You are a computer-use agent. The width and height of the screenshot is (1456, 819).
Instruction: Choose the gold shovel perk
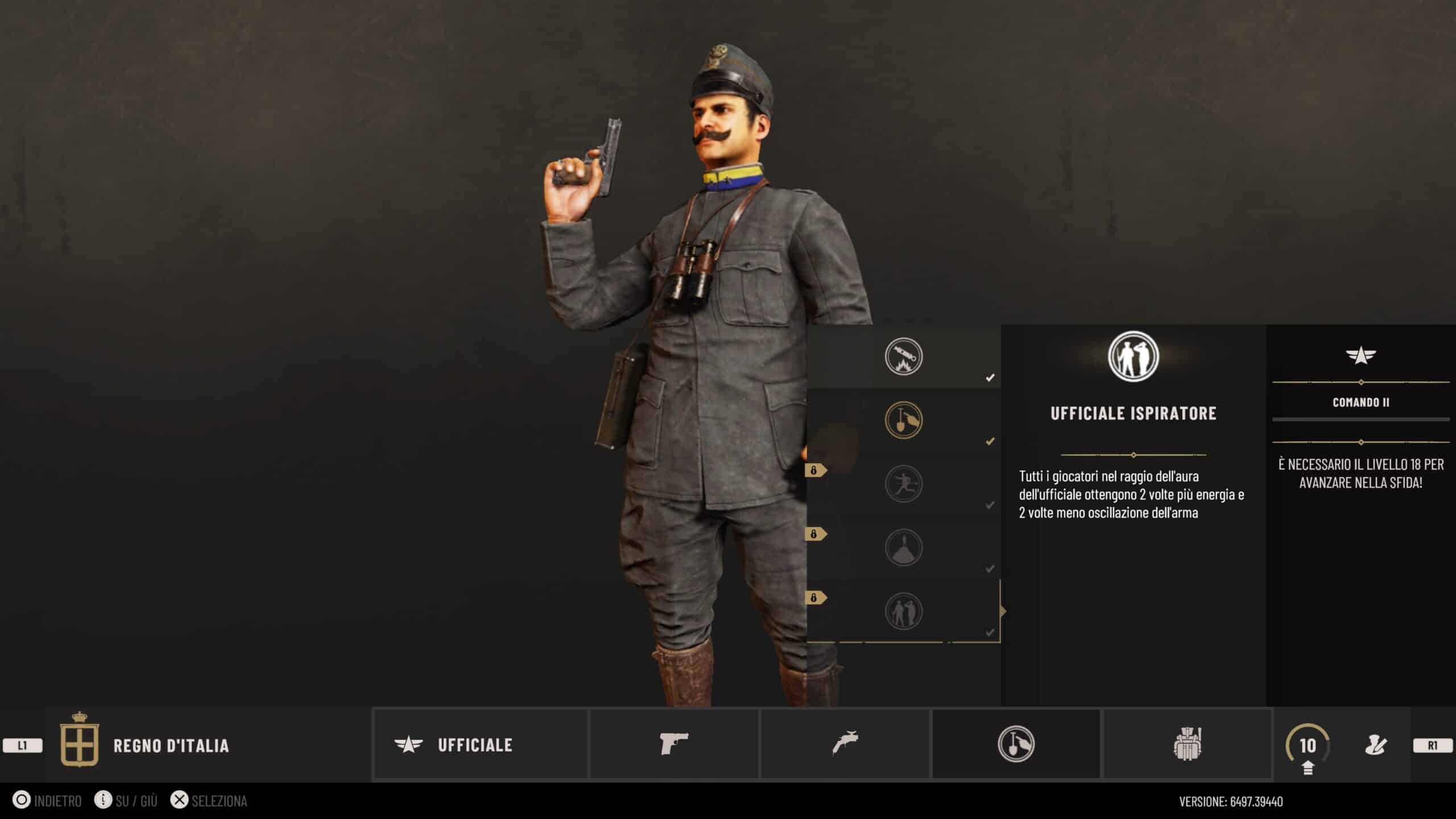click(903, 420)
